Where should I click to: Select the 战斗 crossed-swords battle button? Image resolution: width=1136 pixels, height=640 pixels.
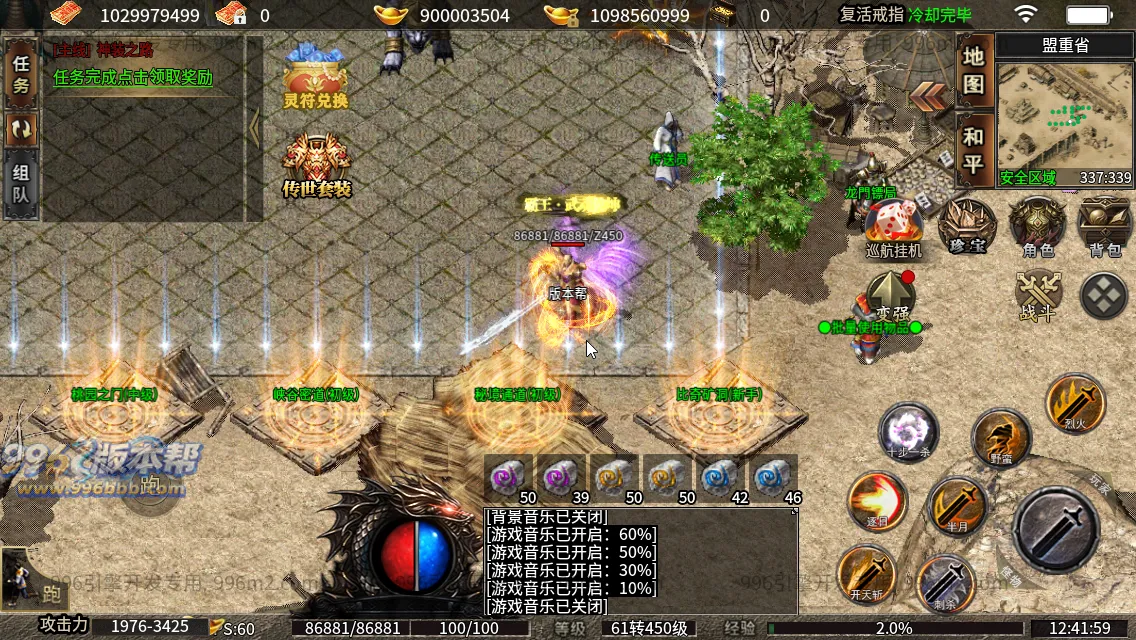point(1038,296)
